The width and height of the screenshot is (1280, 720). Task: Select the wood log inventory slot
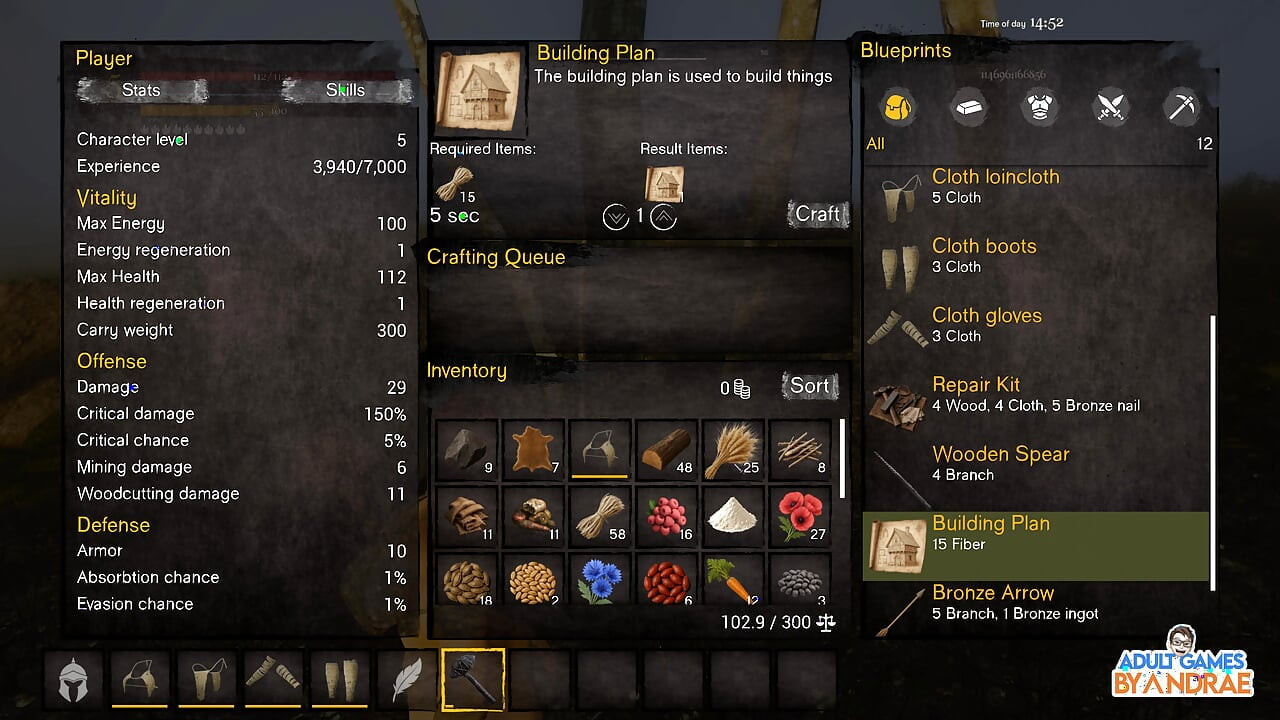click(x=666, y=451)
